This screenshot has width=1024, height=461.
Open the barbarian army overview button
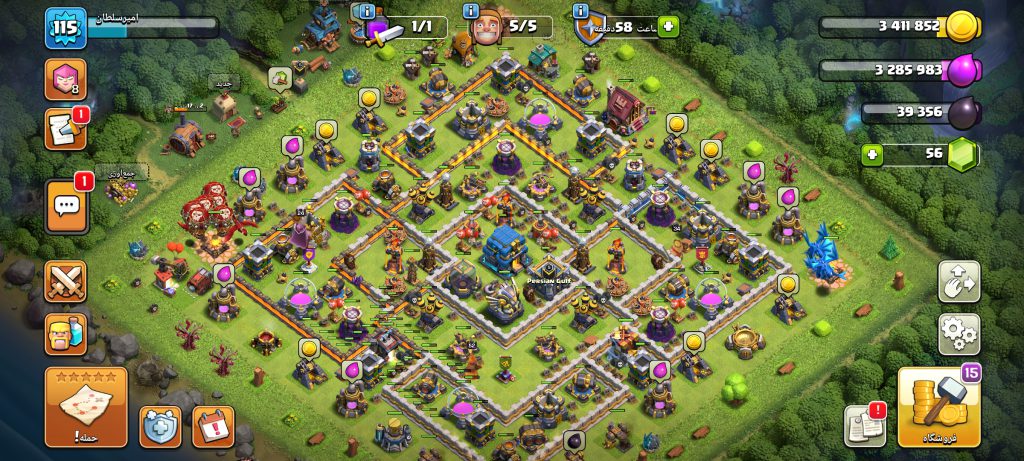[x=65, y=335]
